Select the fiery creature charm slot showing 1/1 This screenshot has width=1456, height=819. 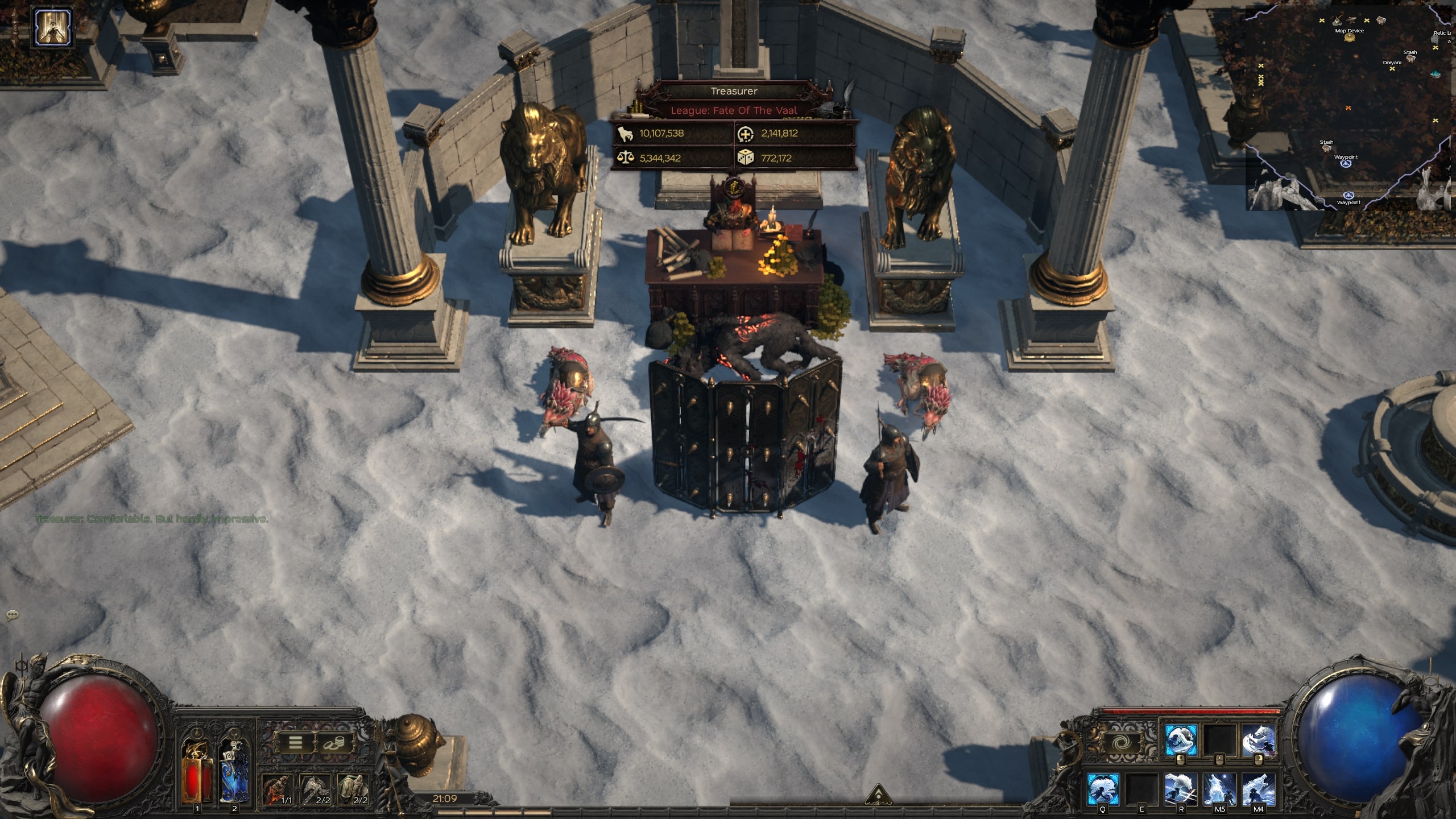[278, 789]
